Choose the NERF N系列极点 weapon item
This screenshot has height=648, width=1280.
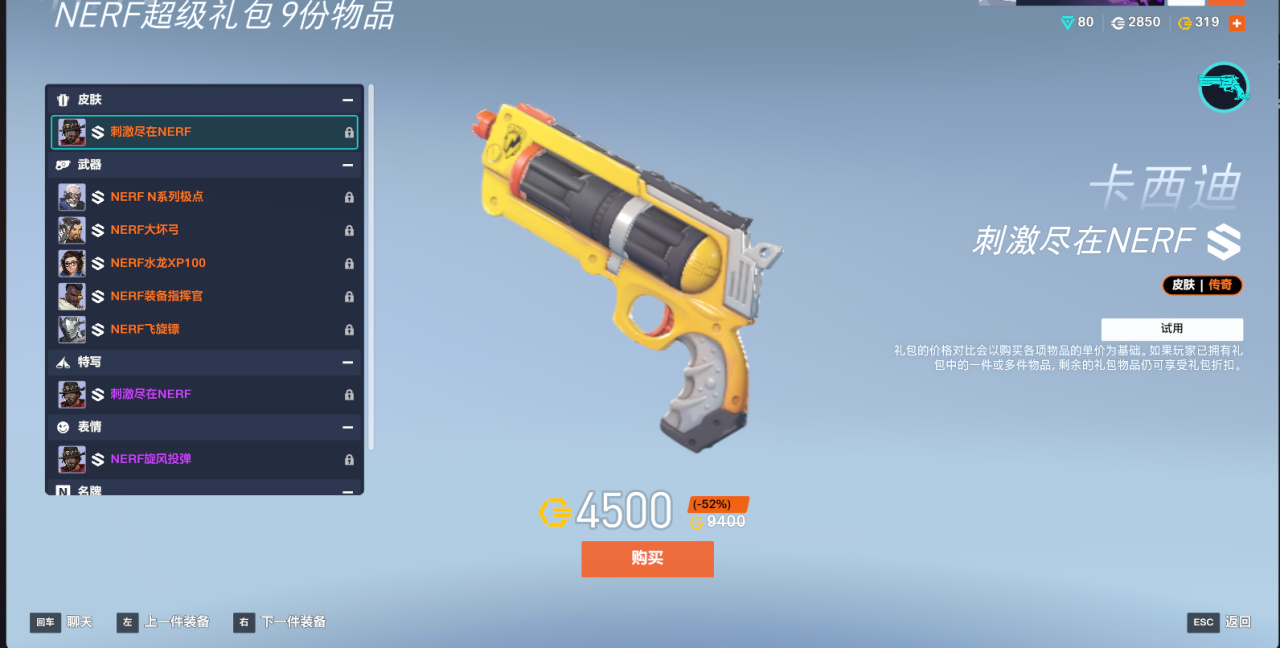(204, 197)
